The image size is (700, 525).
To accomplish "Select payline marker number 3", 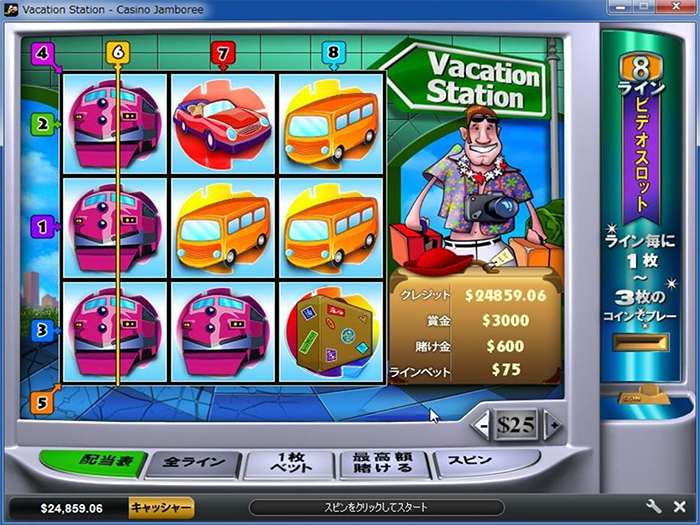I will coord(42,328).
